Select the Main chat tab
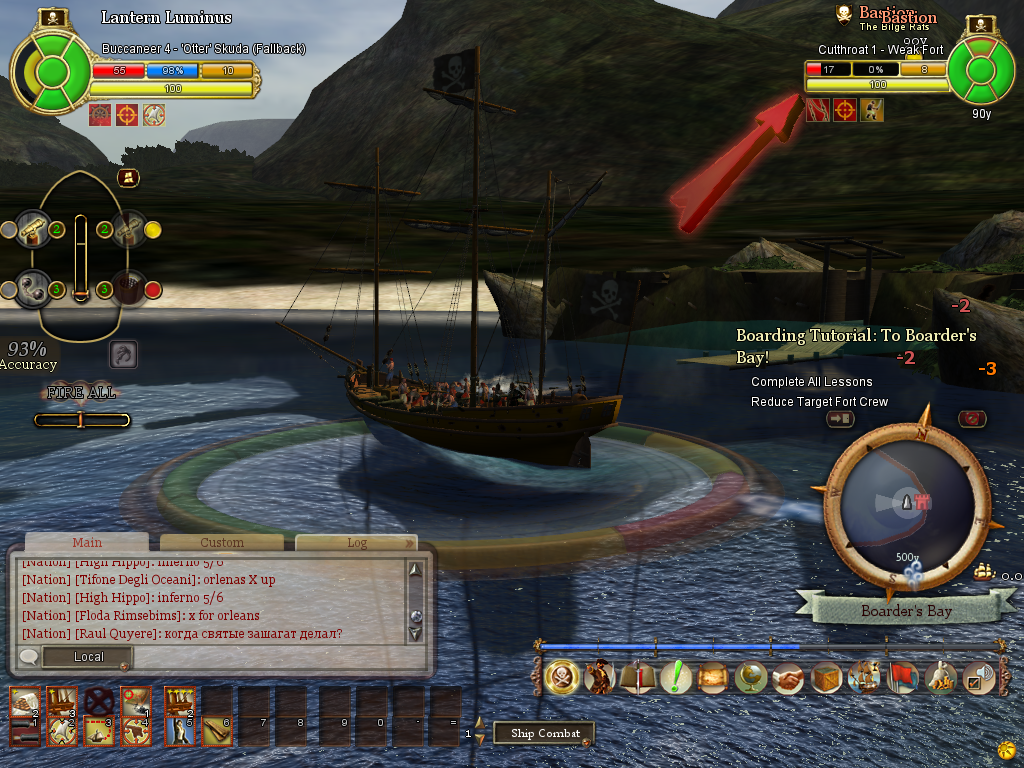The width and height of the screenshot is (1024, 768). (x=87, y=542)
